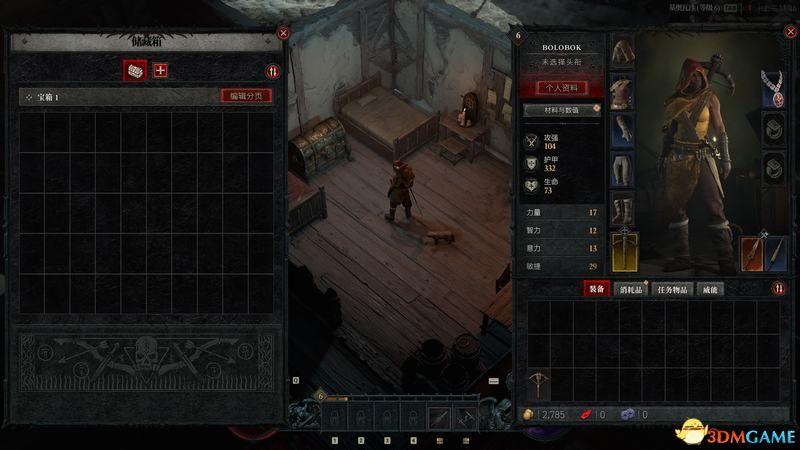
Task: Switch to the 消耗品 consumables tab
Action: pyautogui.click(x=631, y=289)
